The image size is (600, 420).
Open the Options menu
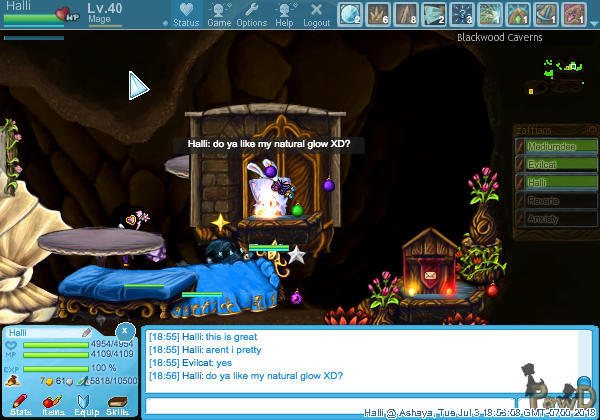pos(252,14)
